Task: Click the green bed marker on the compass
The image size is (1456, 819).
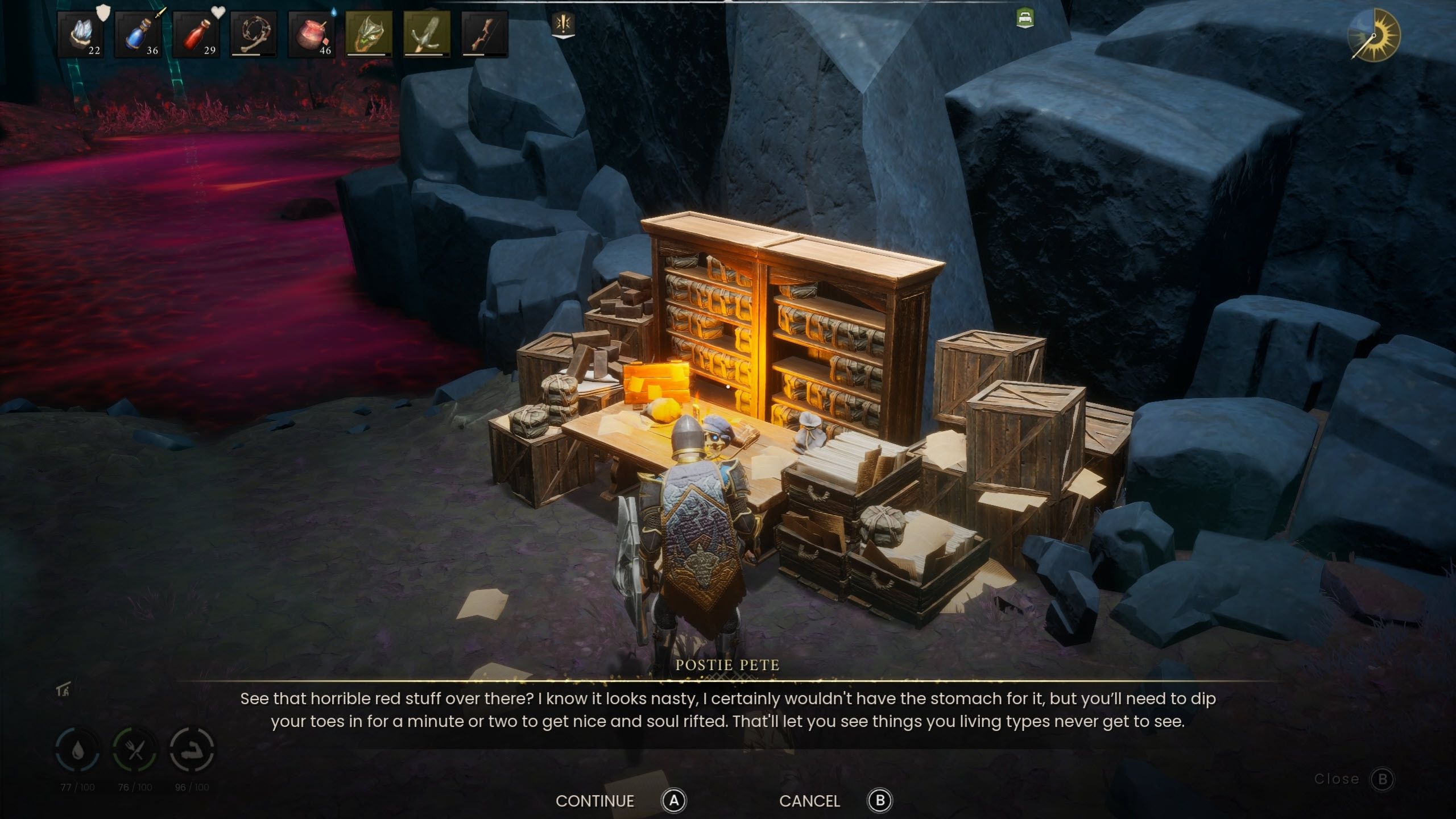Action: (1025, 18)
